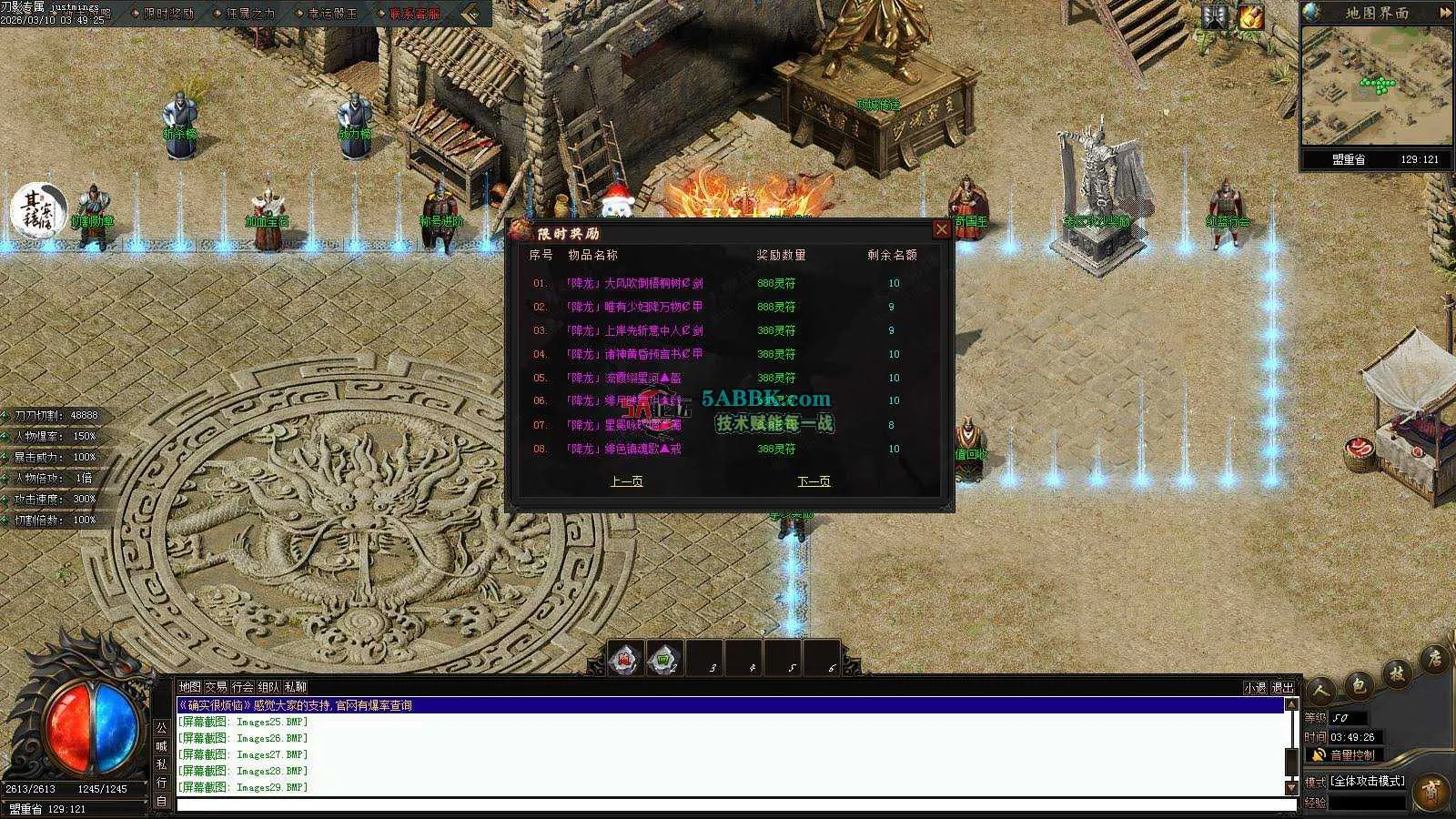Viewport: 1456px width, 819px height.
Task: Contact support via 联系客服
Action: 414,14
